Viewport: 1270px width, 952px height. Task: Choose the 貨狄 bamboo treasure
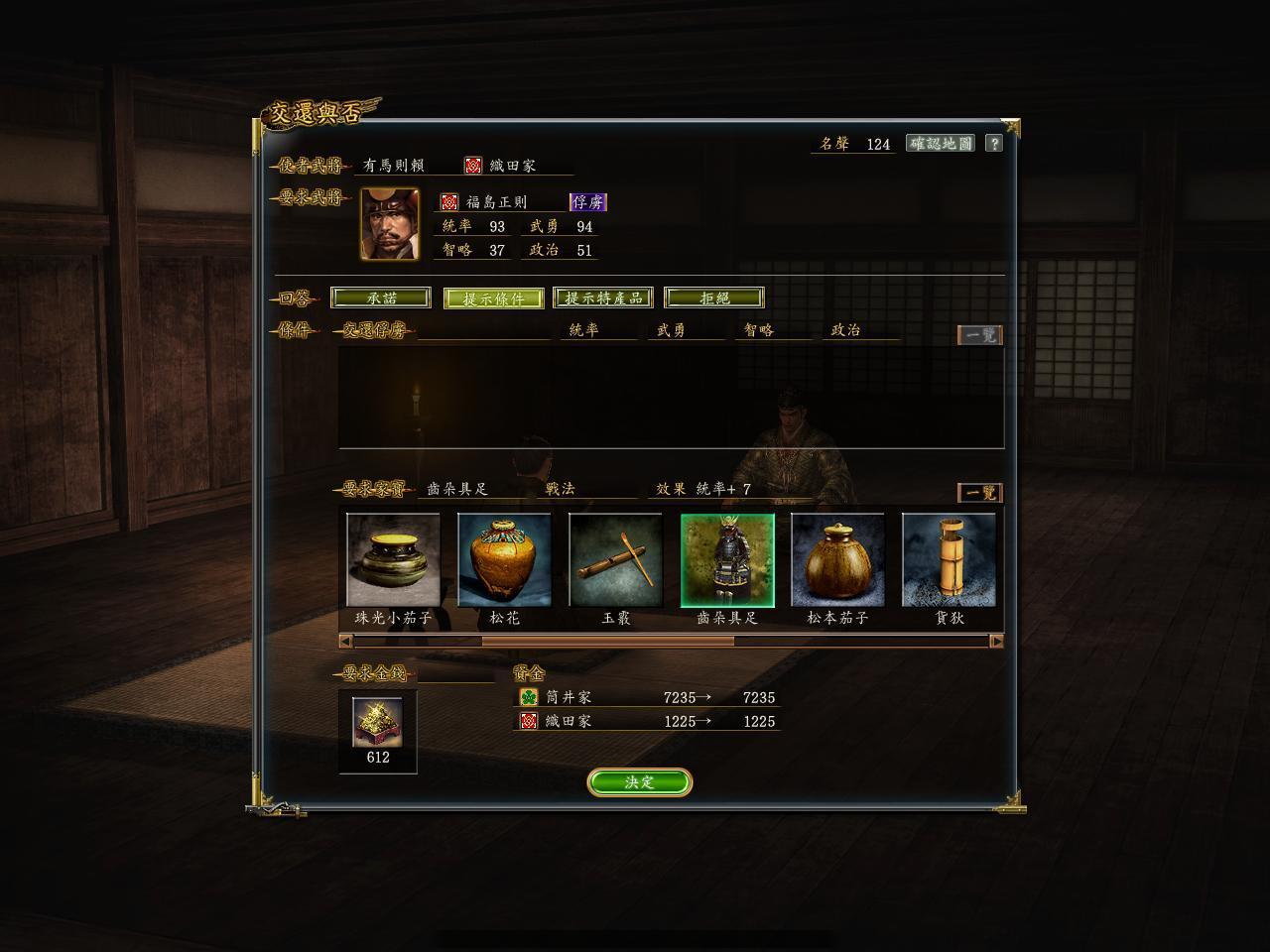tap(949, 560)
